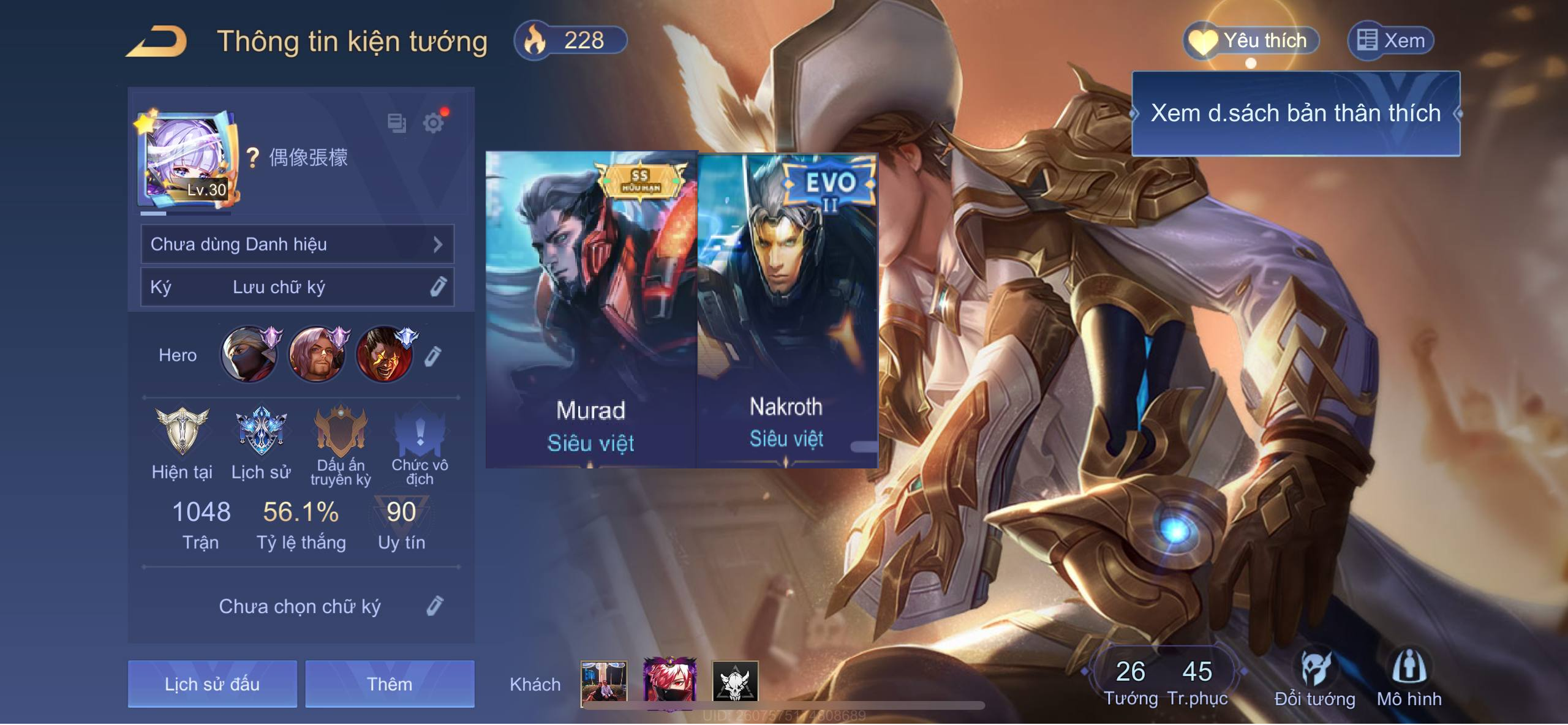Edit Chưa chọn chữ ký pencil icon
The height and width of the screenshot is (725, 1568).
434,606
